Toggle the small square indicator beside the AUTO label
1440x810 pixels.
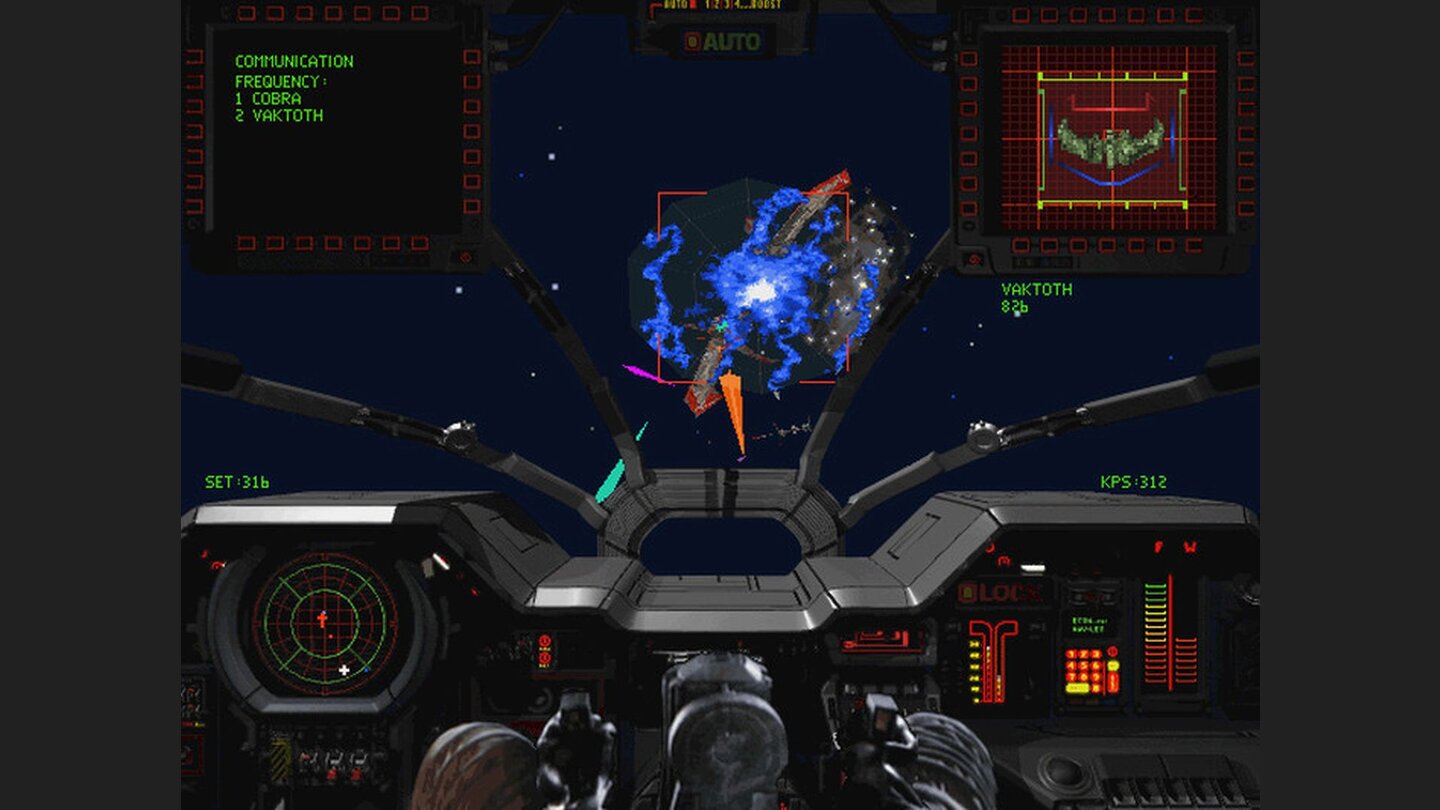click(x=692, y=40)
